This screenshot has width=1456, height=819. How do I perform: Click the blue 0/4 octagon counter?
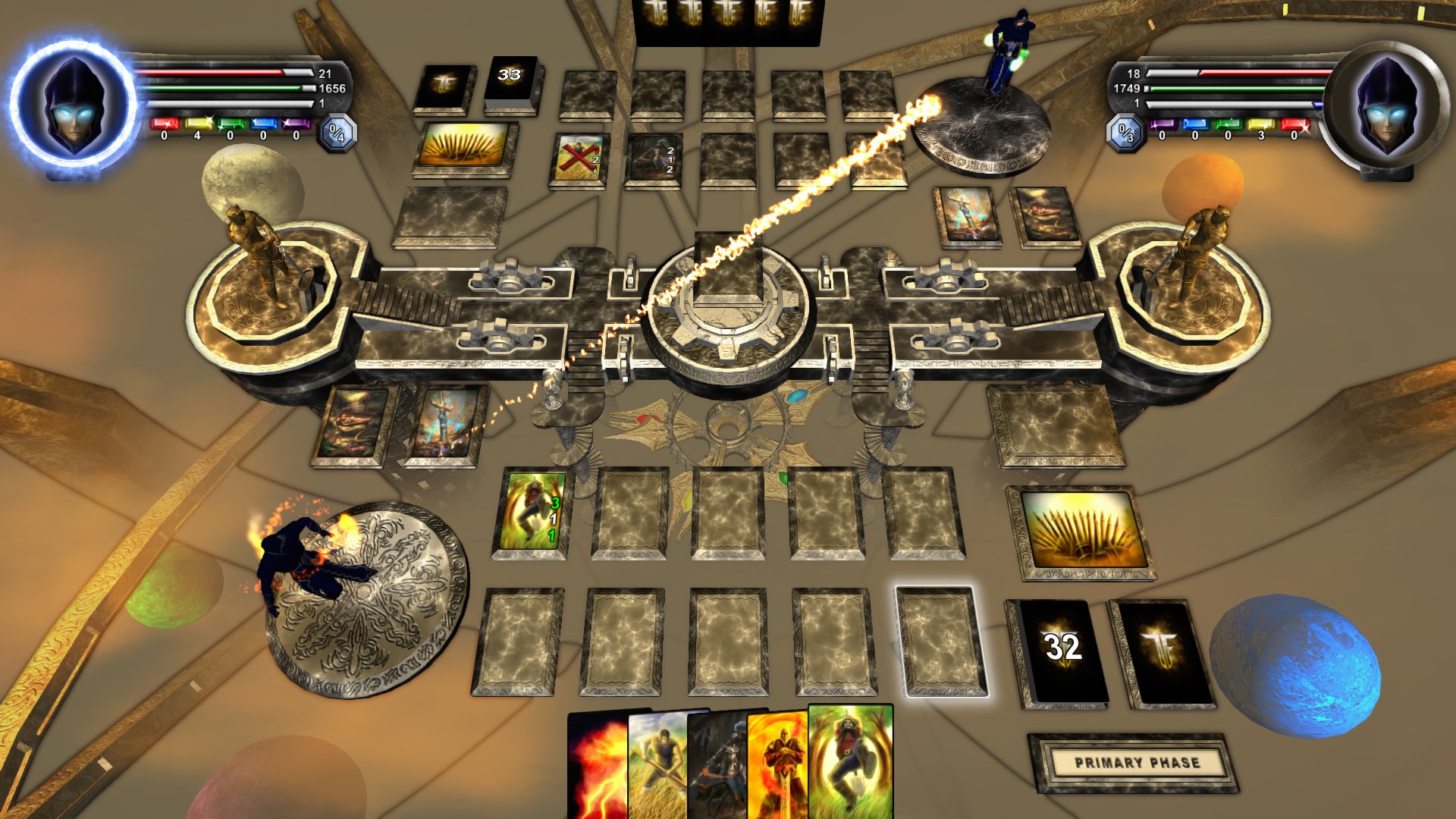[x=336, y=132]
